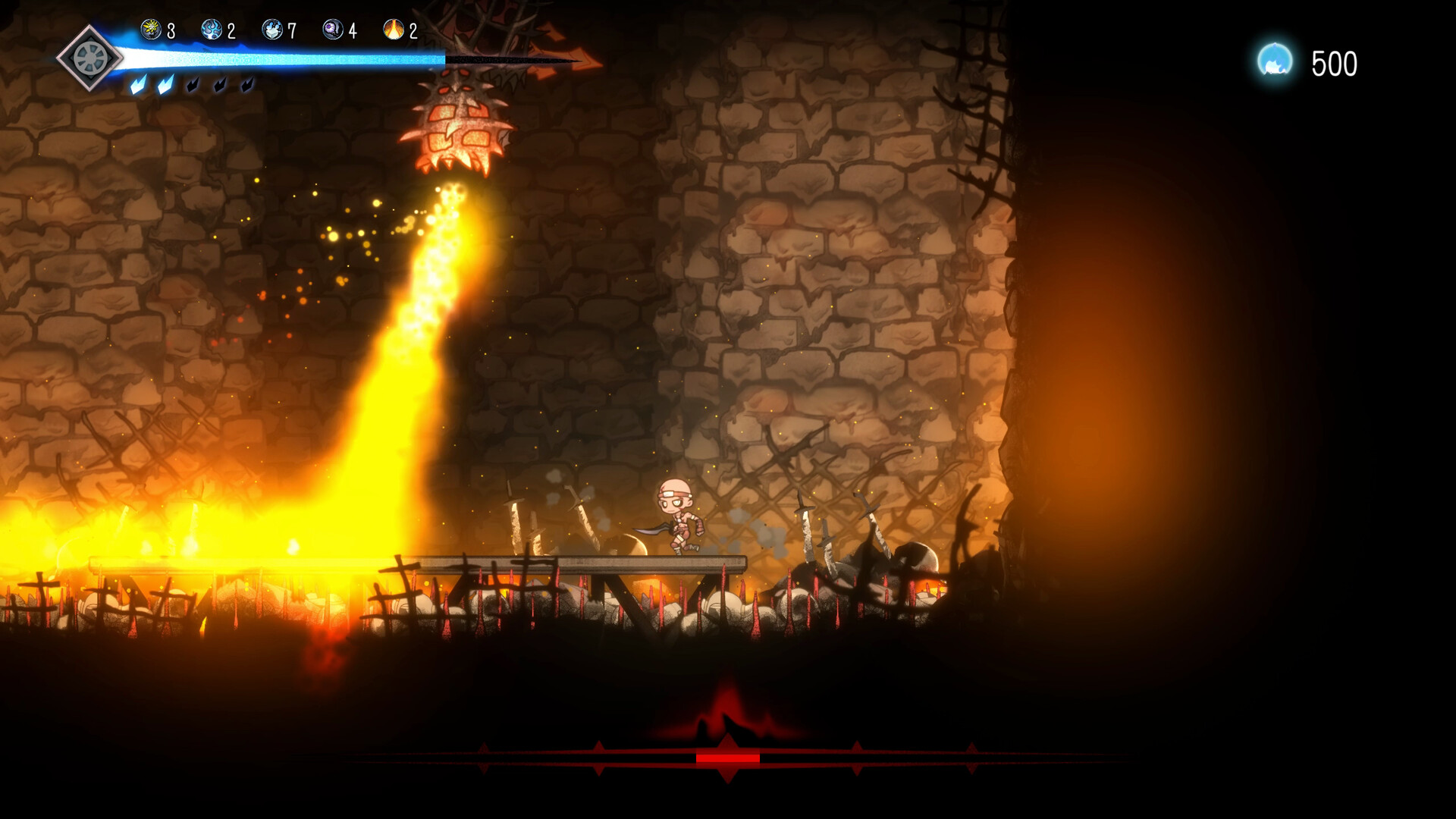This screenshot has width=1456, height=819.
Task: Choose the blue paw-print item icon
Action: pos(272,30)
